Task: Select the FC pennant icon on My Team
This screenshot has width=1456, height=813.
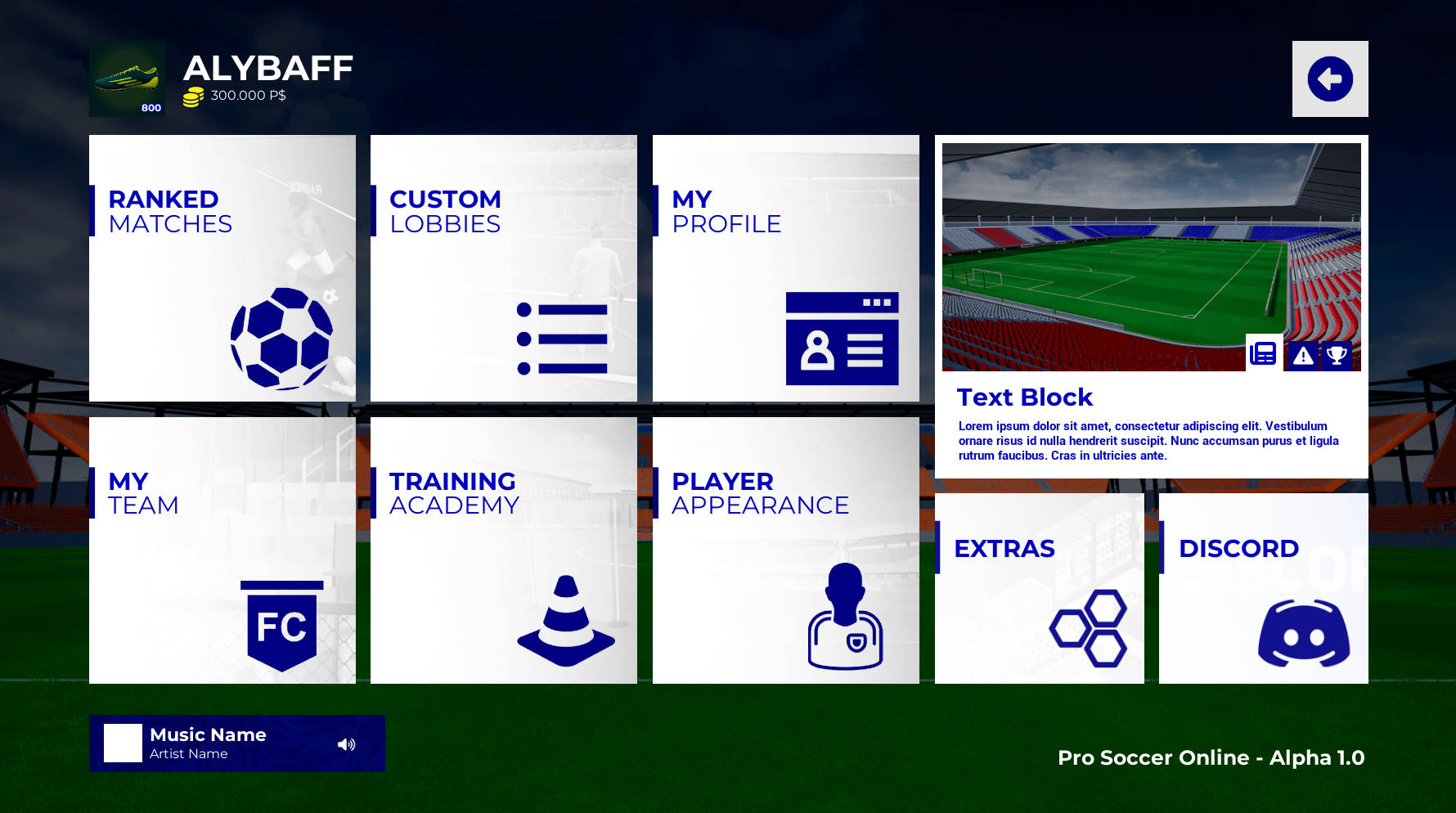Action: pos(281,623)
